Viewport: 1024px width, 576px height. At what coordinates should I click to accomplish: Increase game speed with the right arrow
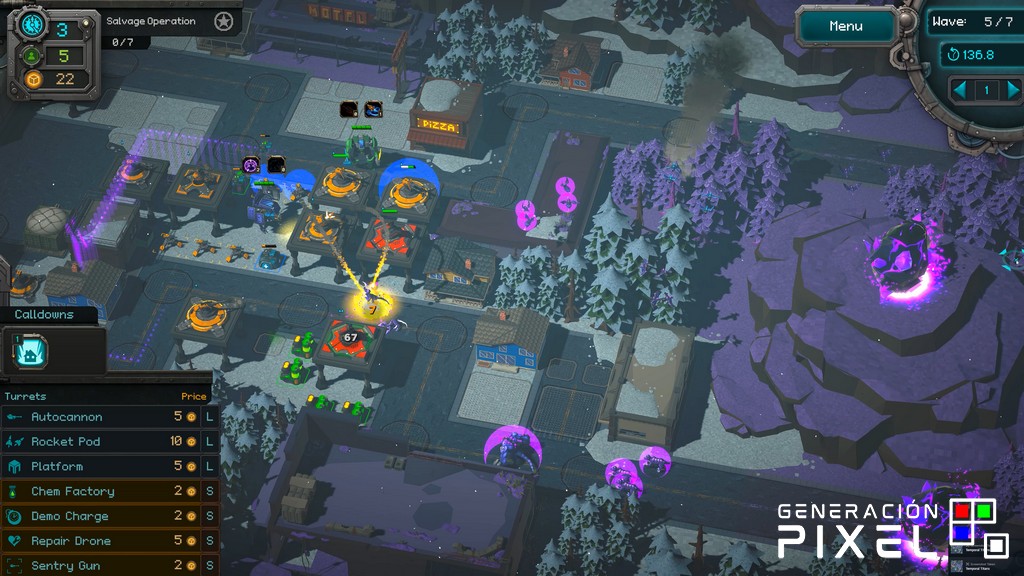coord(1010,90)
